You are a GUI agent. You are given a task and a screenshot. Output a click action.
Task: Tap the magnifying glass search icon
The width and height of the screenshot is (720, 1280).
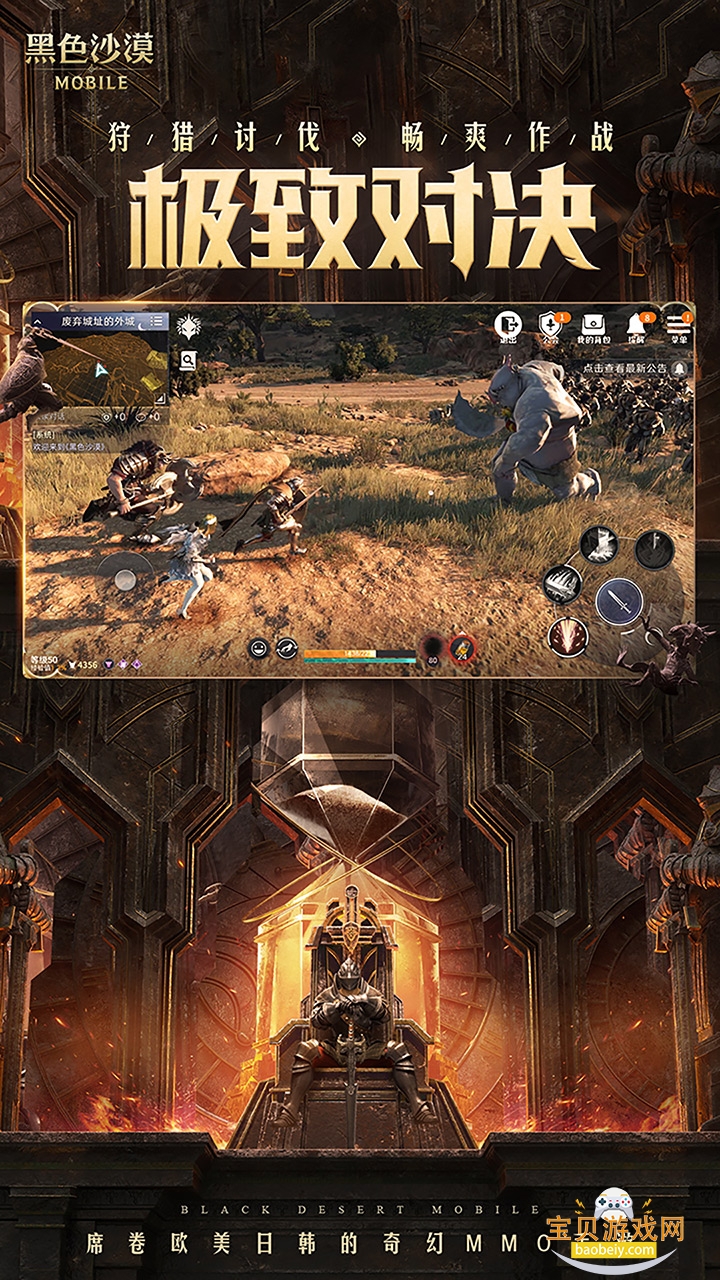(x=188, y=361)
